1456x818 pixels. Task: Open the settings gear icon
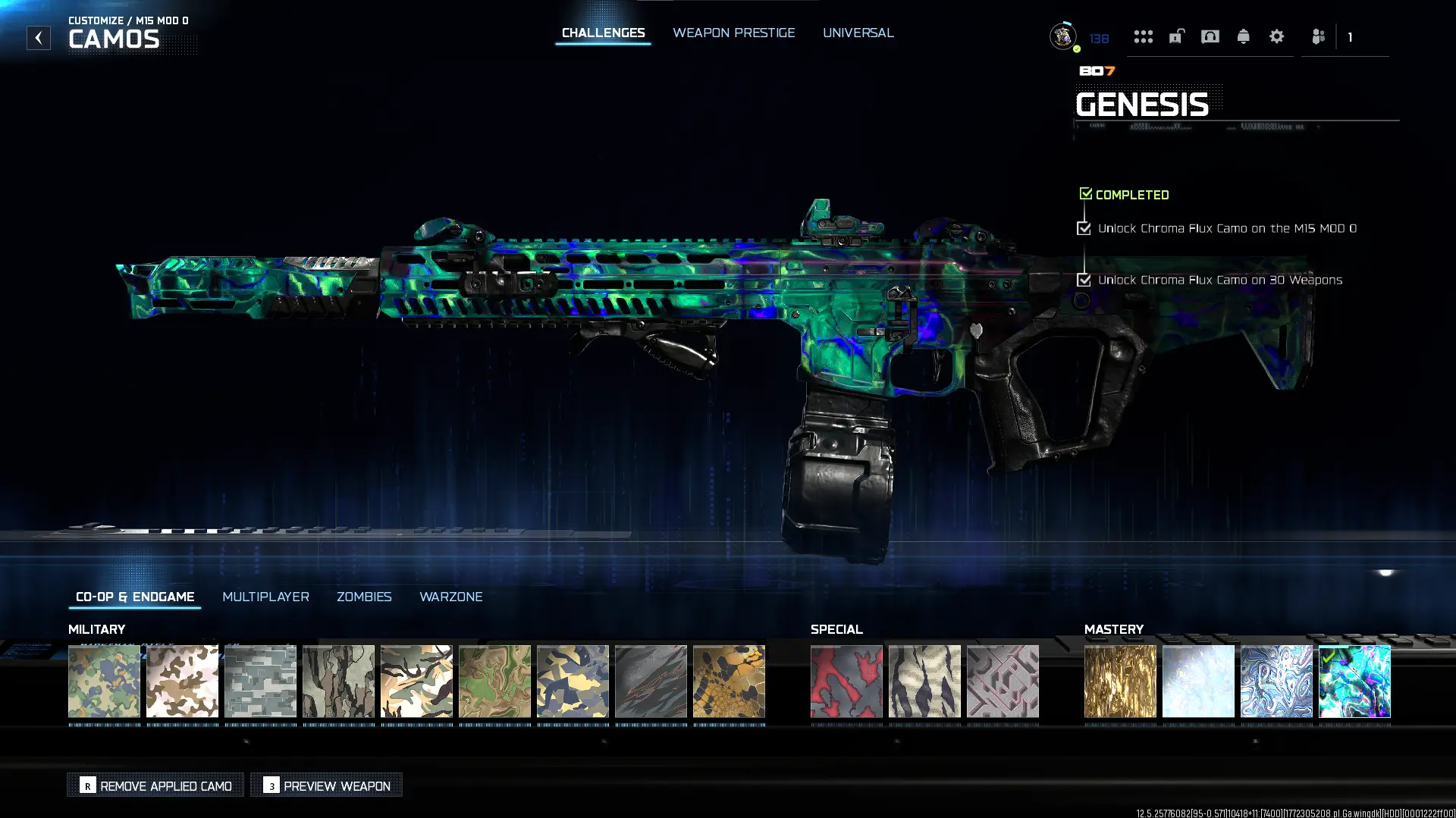[1276, 36]
